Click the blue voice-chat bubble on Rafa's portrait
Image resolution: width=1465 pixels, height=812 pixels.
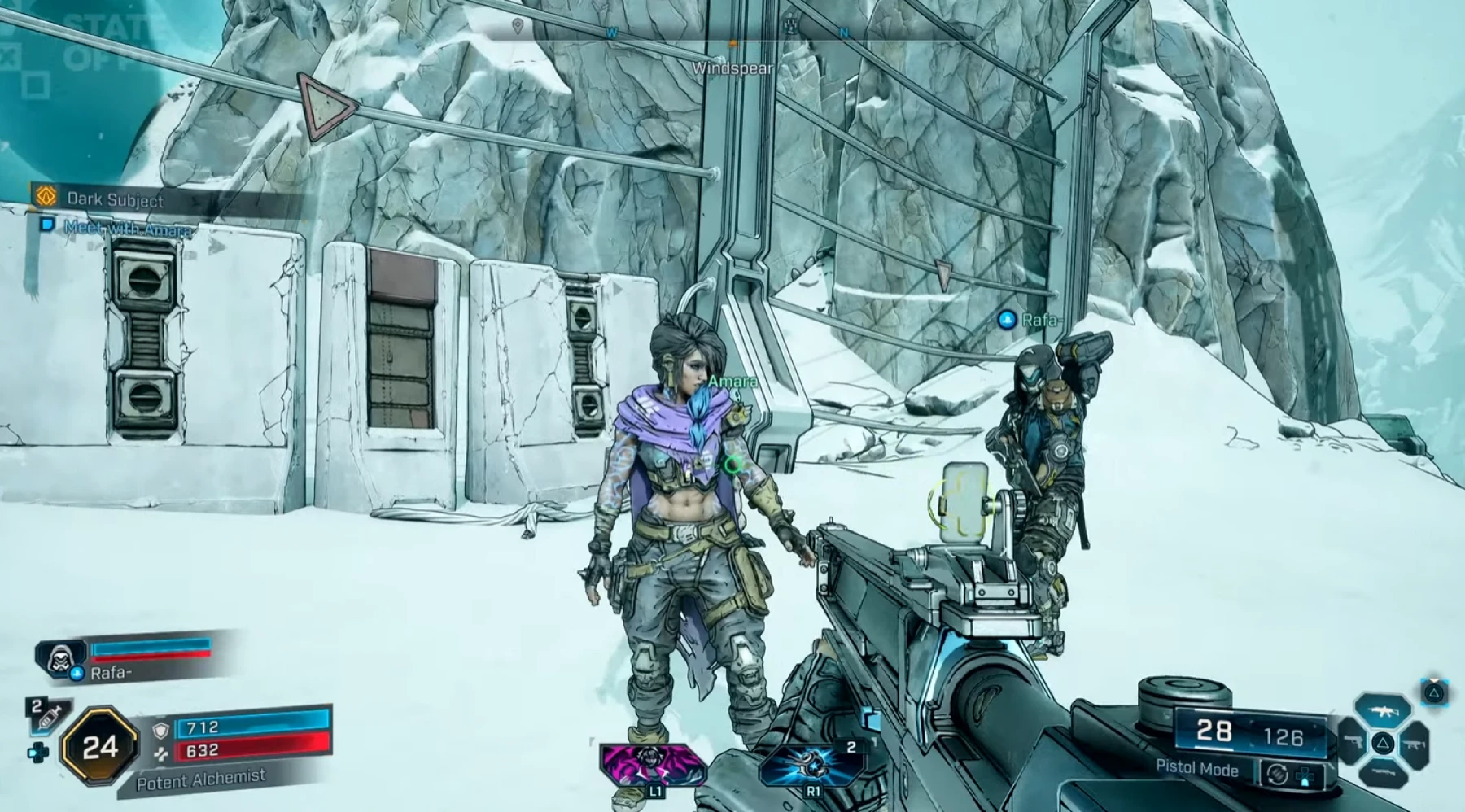click(77, 673)
